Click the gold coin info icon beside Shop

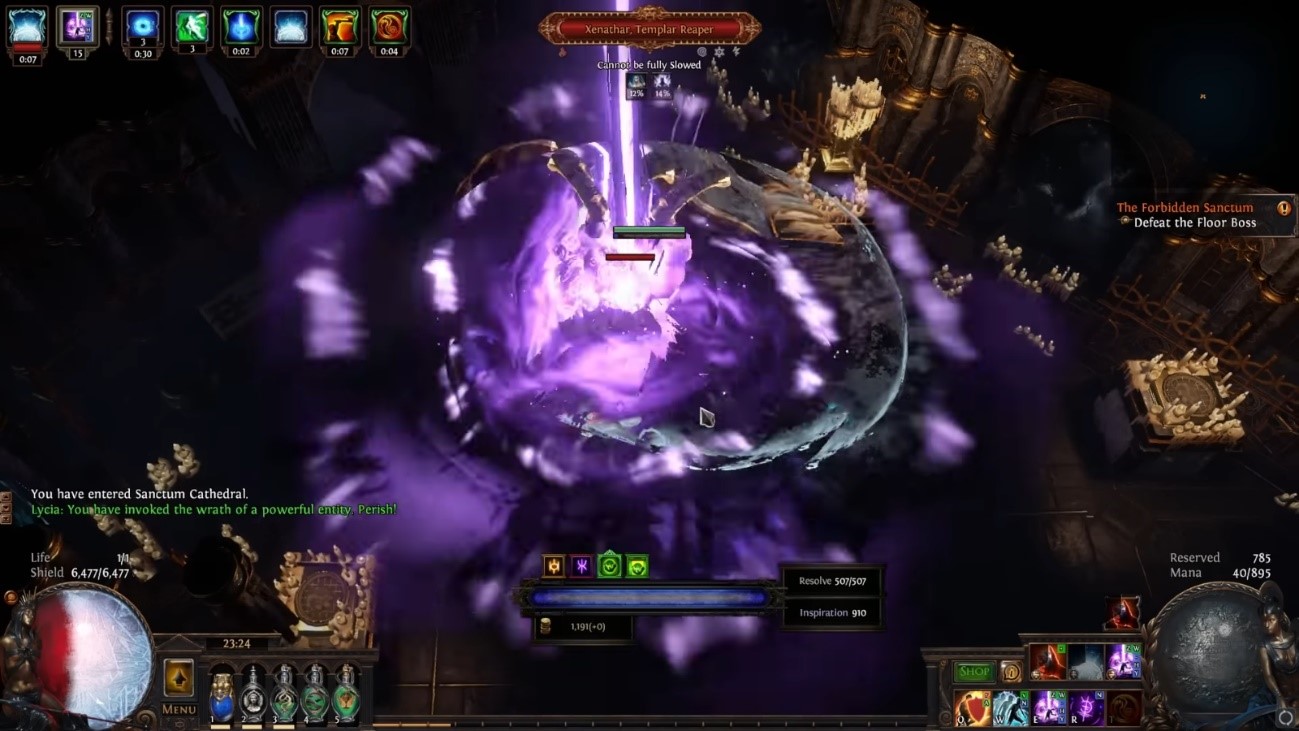point(1011,672)
